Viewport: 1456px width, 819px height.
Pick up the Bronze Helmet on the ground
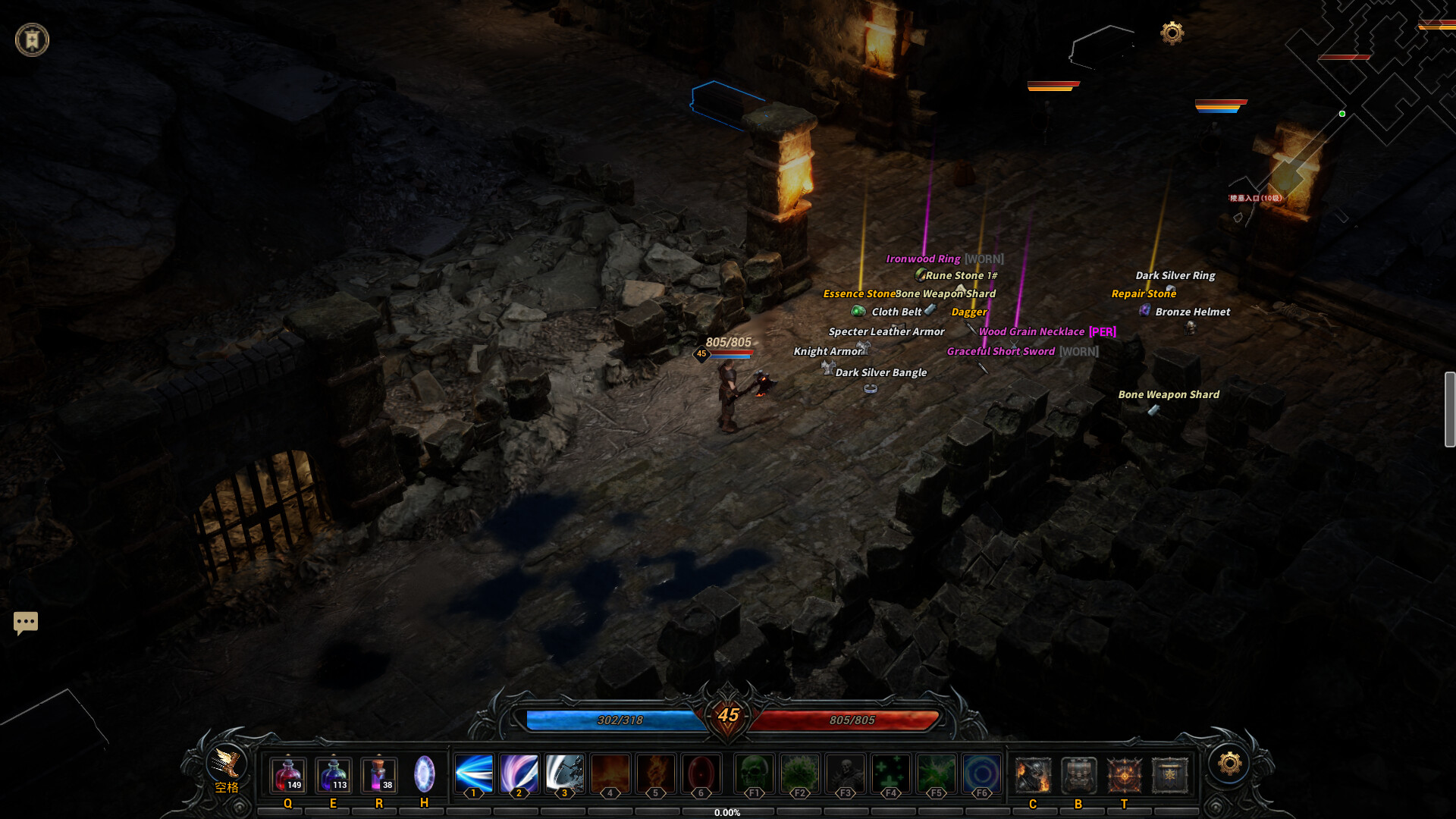point(1192,312)
